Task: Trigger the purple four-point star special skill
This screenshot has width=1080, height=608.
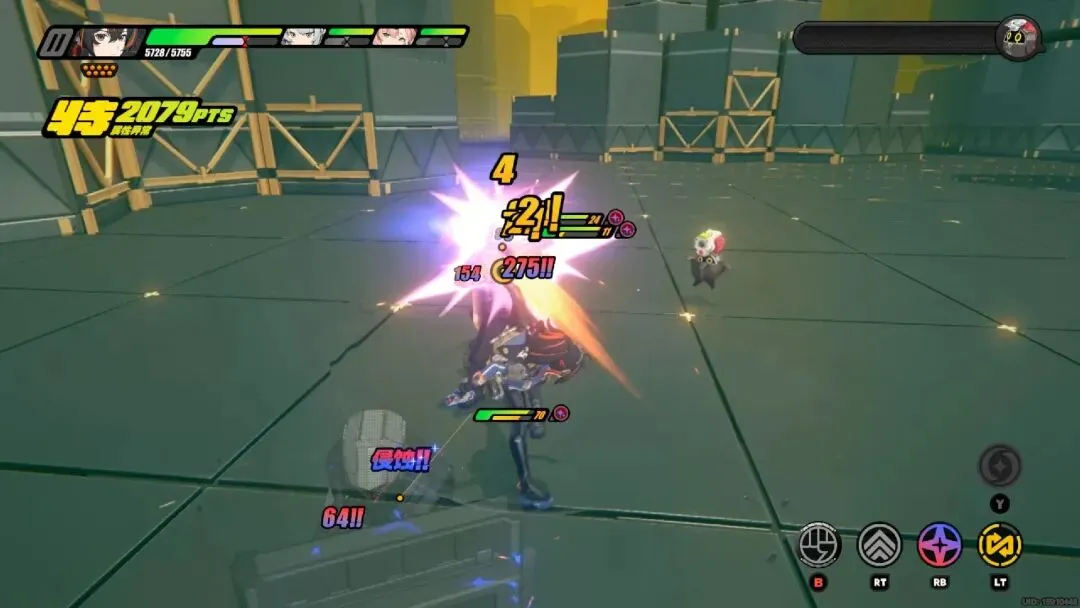Action: tap(939, 544)
